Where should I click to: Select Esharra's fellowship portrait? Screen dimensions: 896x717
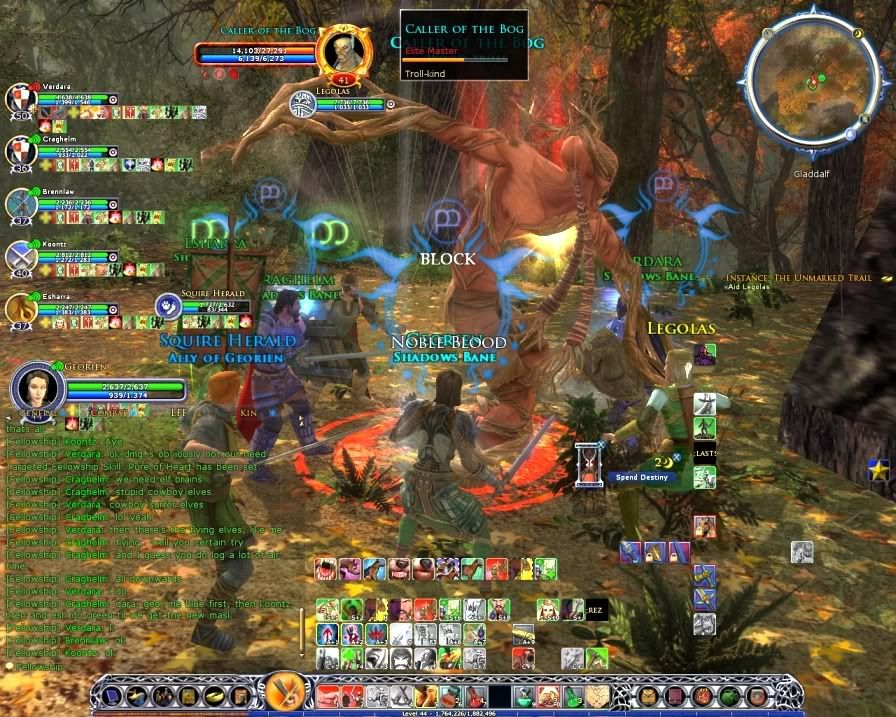click(x=21, y=309)
